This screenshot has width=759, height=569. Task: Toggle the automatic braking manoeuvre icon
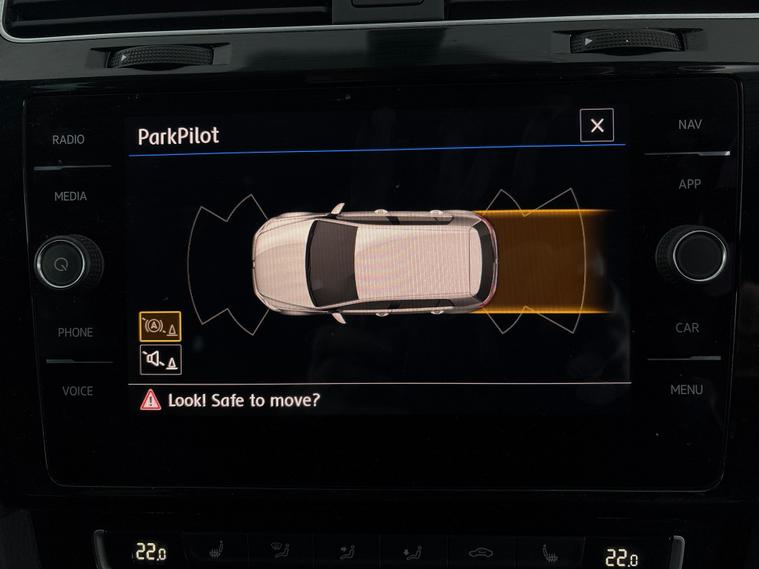point(160,326)
